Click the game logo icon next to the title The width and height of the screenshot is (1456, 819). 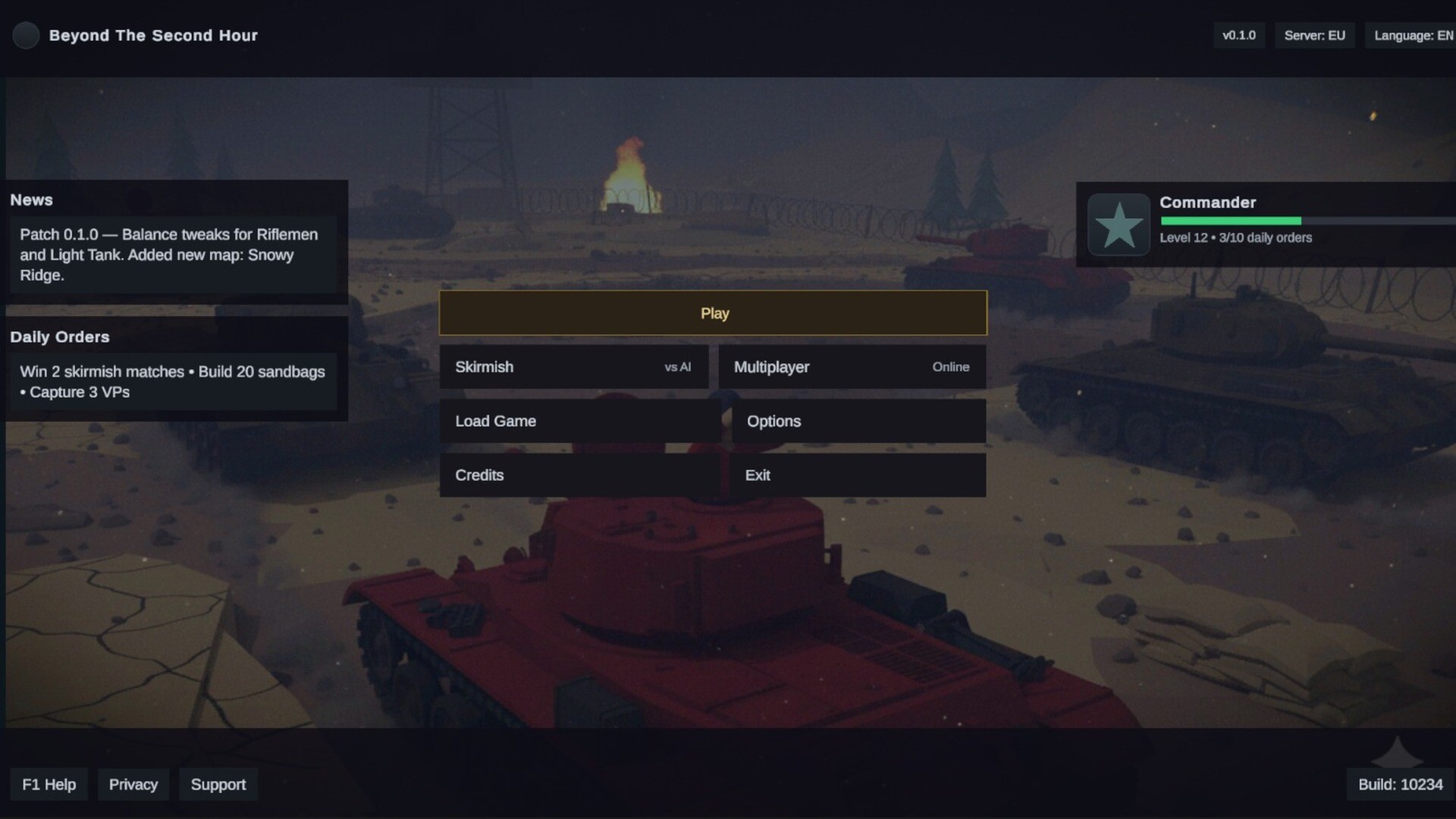27,35
